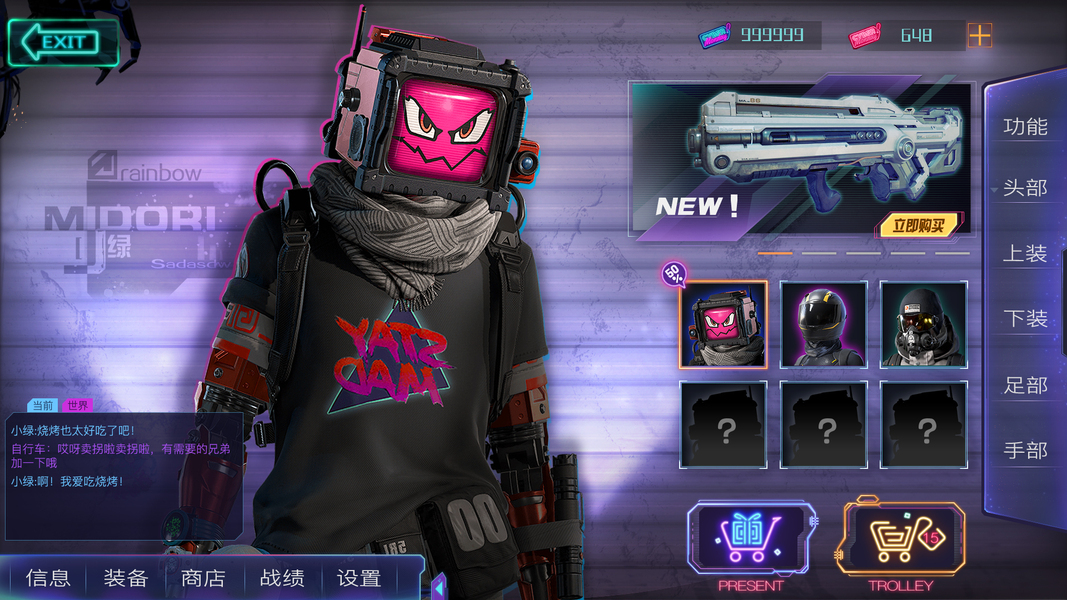The image size is (1067, 600).
Task: Click the EXIT back button
Action: [x=62, y=42]
